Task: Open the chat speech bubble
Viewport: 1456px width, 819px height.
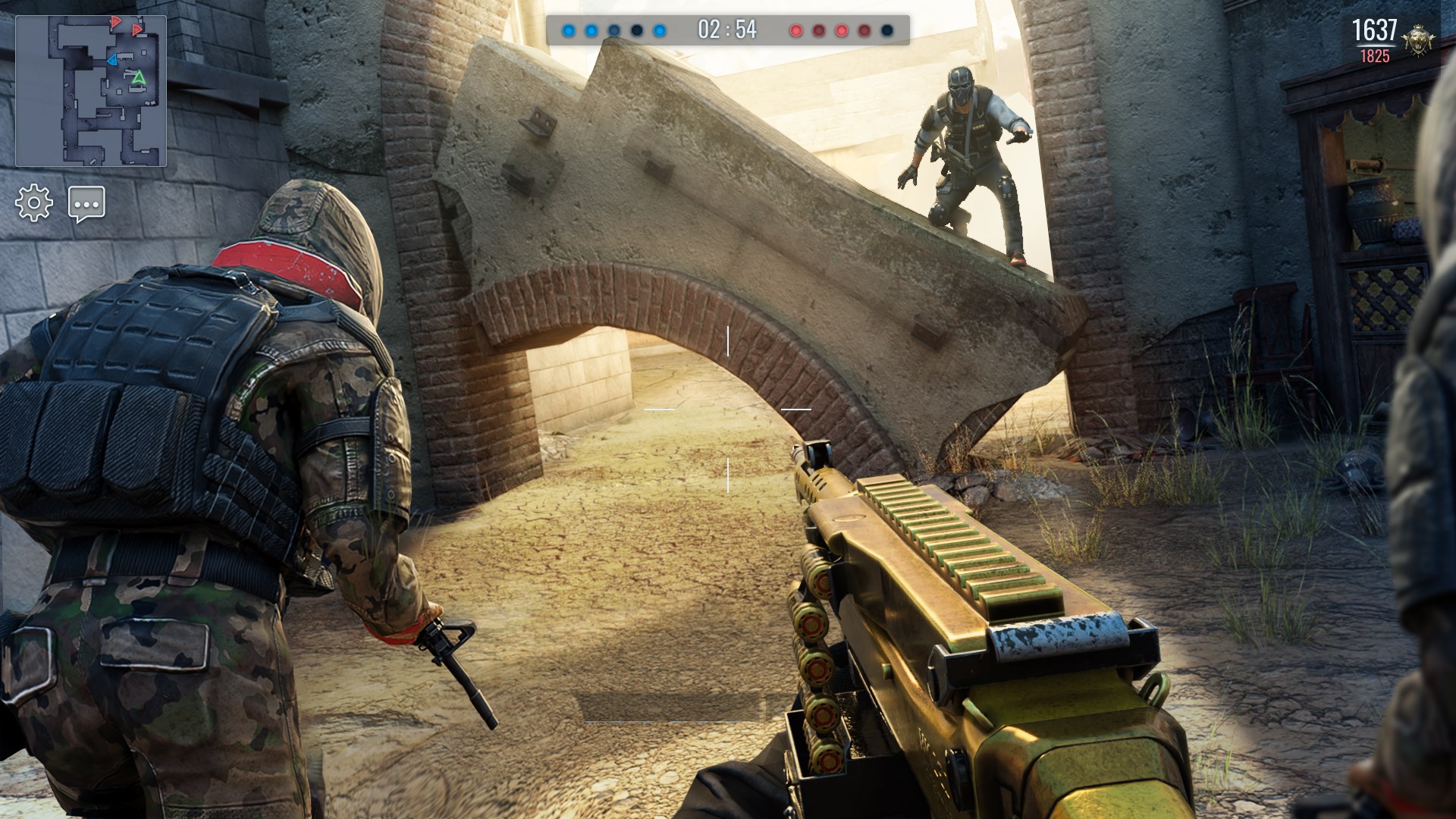Action: pyautogui.click(x=86, y=204)
